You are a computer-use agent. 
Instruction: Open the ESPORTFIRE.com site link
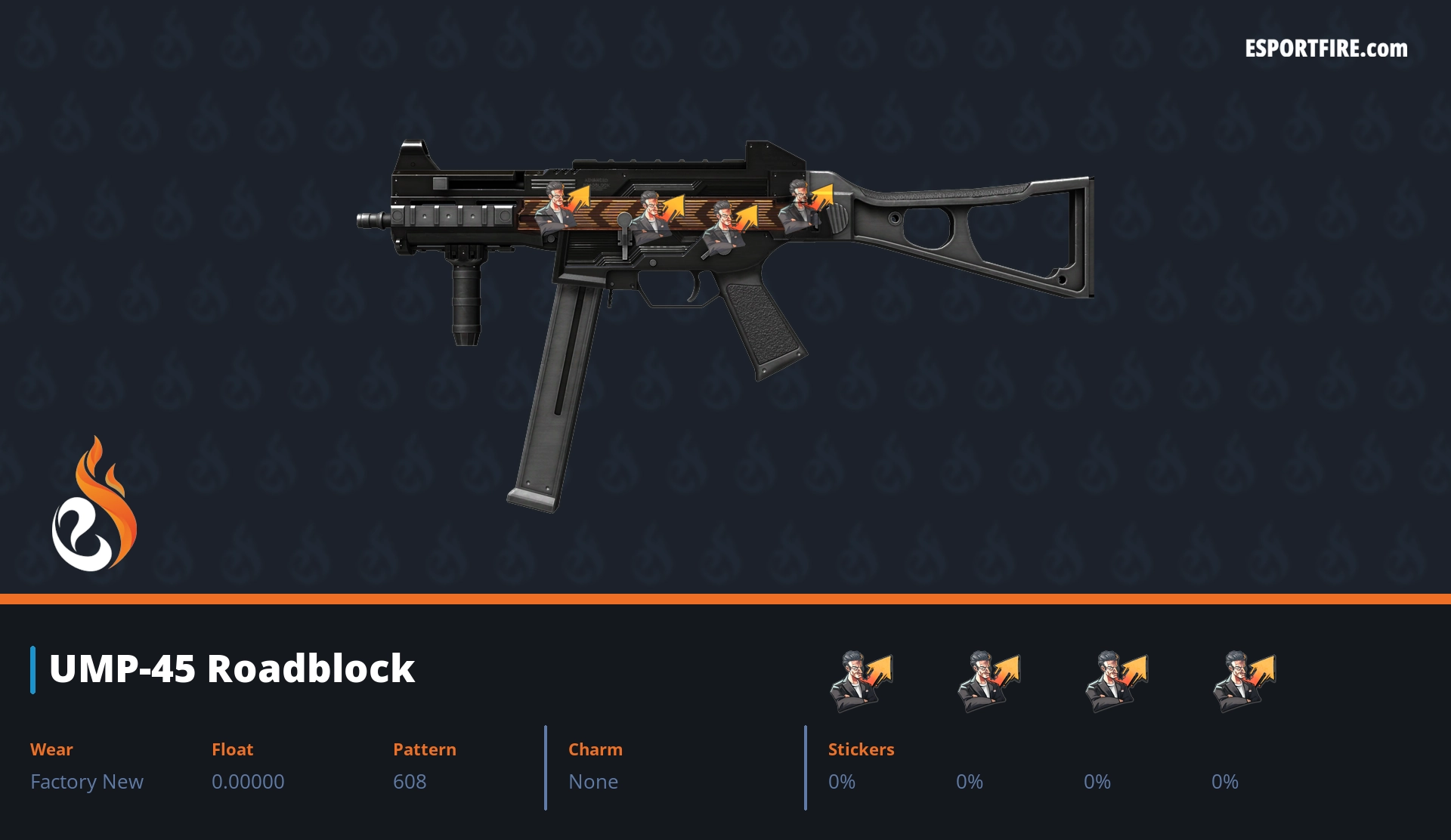(x=1326, y=49)
